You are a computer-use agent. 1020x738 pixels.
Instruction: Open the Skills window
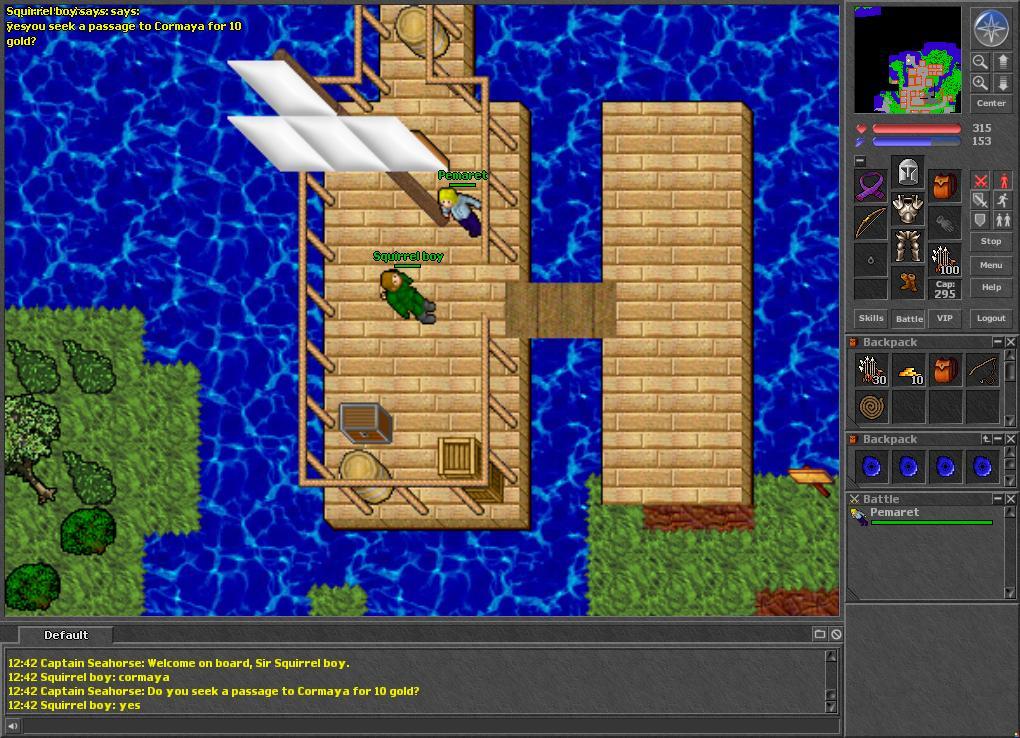[x=871, y=318]
